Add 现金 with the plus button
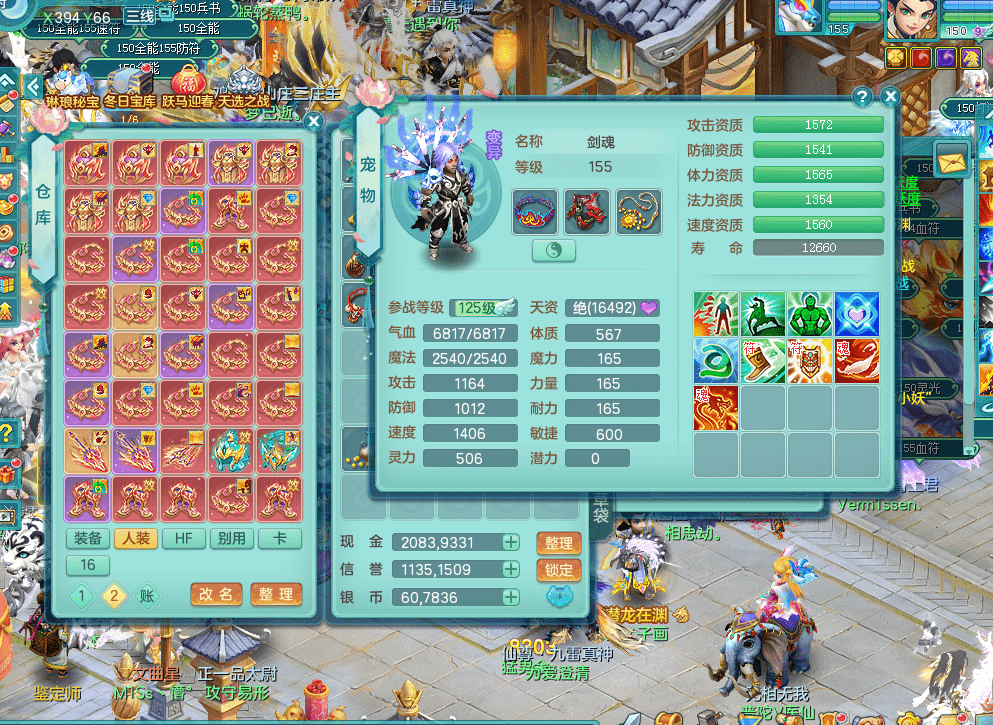The width and height of the screenshot is (993, 725). click(511, 542)
